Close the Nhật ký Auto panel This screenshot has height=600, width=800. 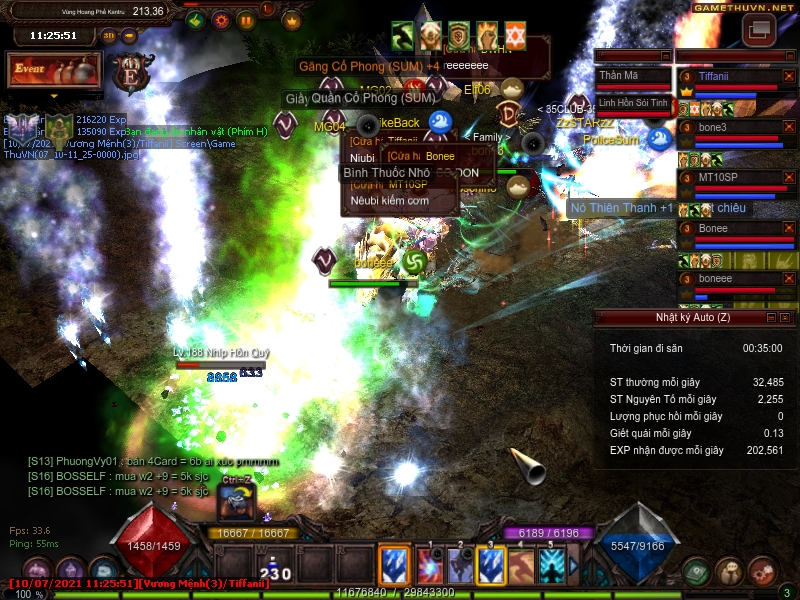click(x=787, y=317)
